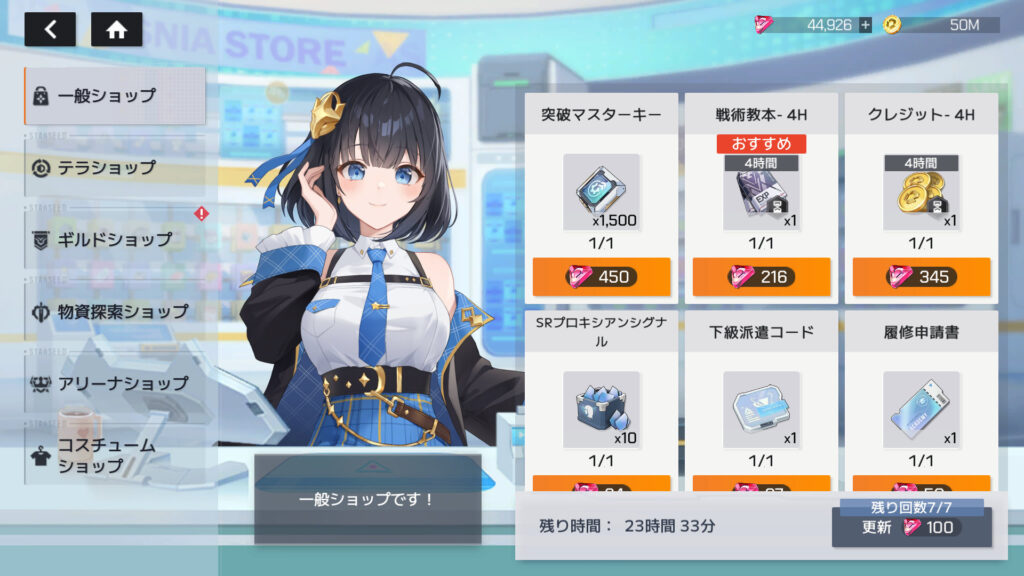Buy クレジット-4H for 345 gems
1024x576 pixels.
(x=921, y=277)
